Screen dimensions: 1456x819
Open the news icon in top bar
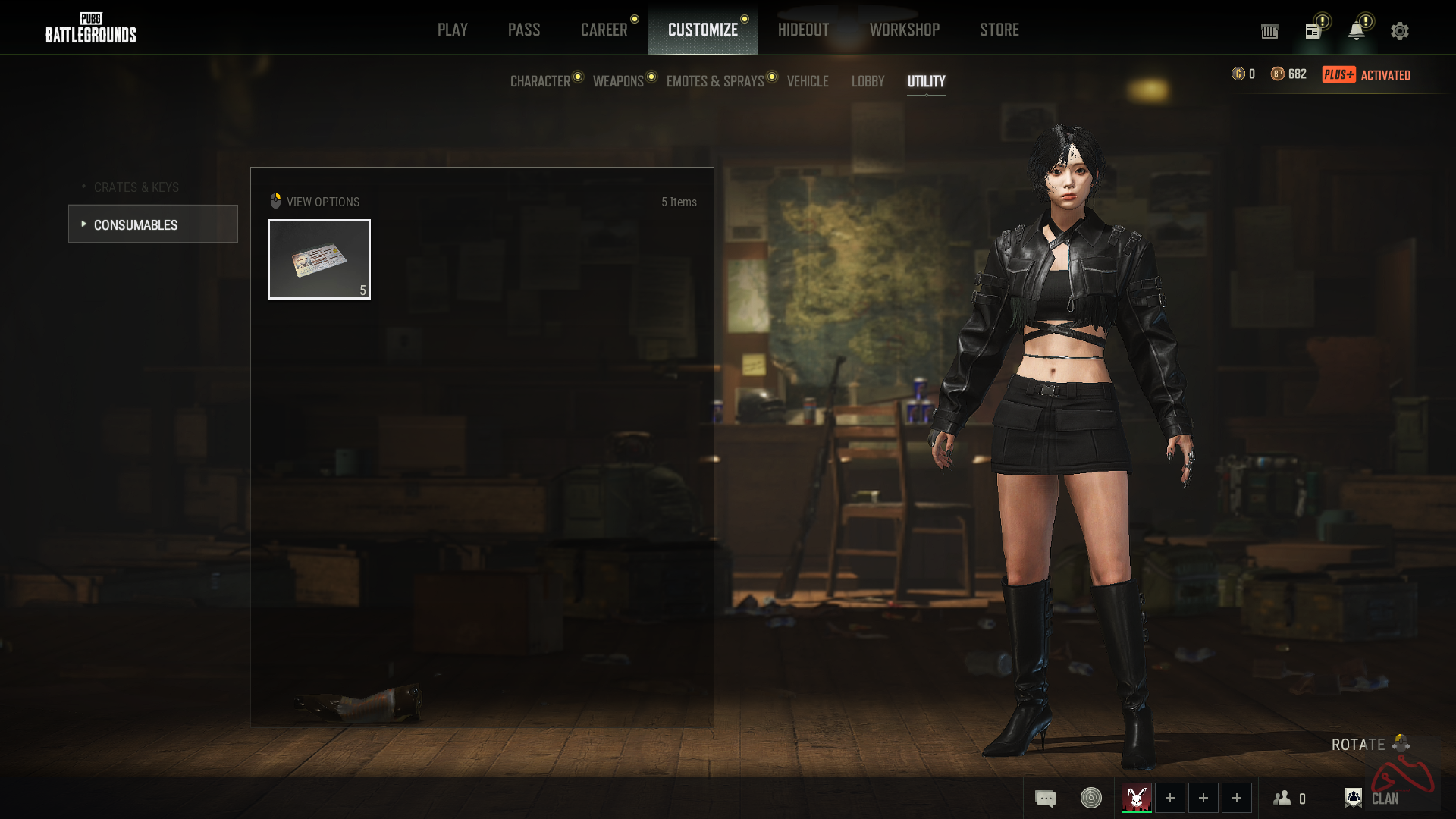coord(1313,31)
